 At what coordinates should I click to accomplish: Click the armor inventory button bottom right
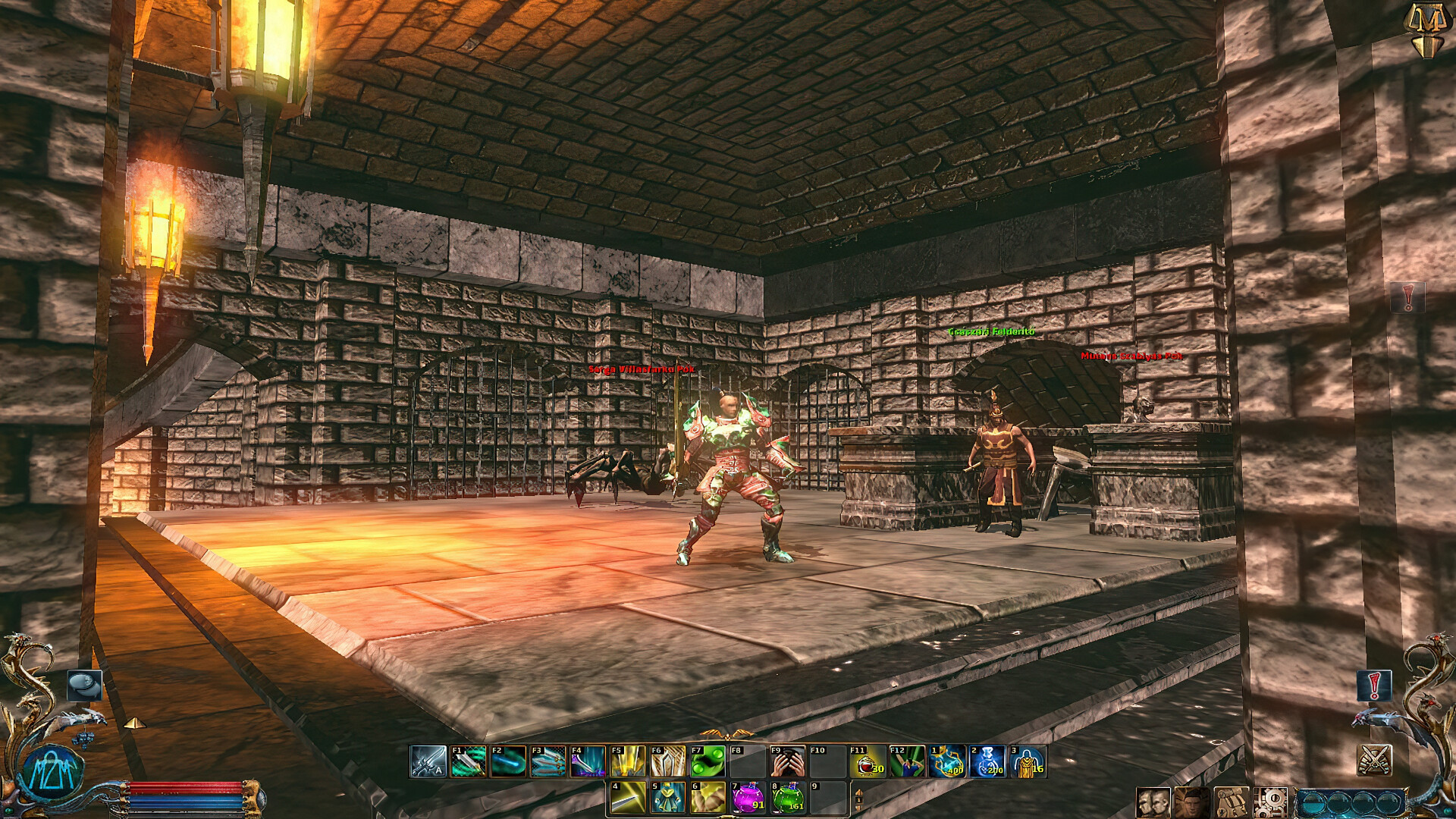[1232, 804]
